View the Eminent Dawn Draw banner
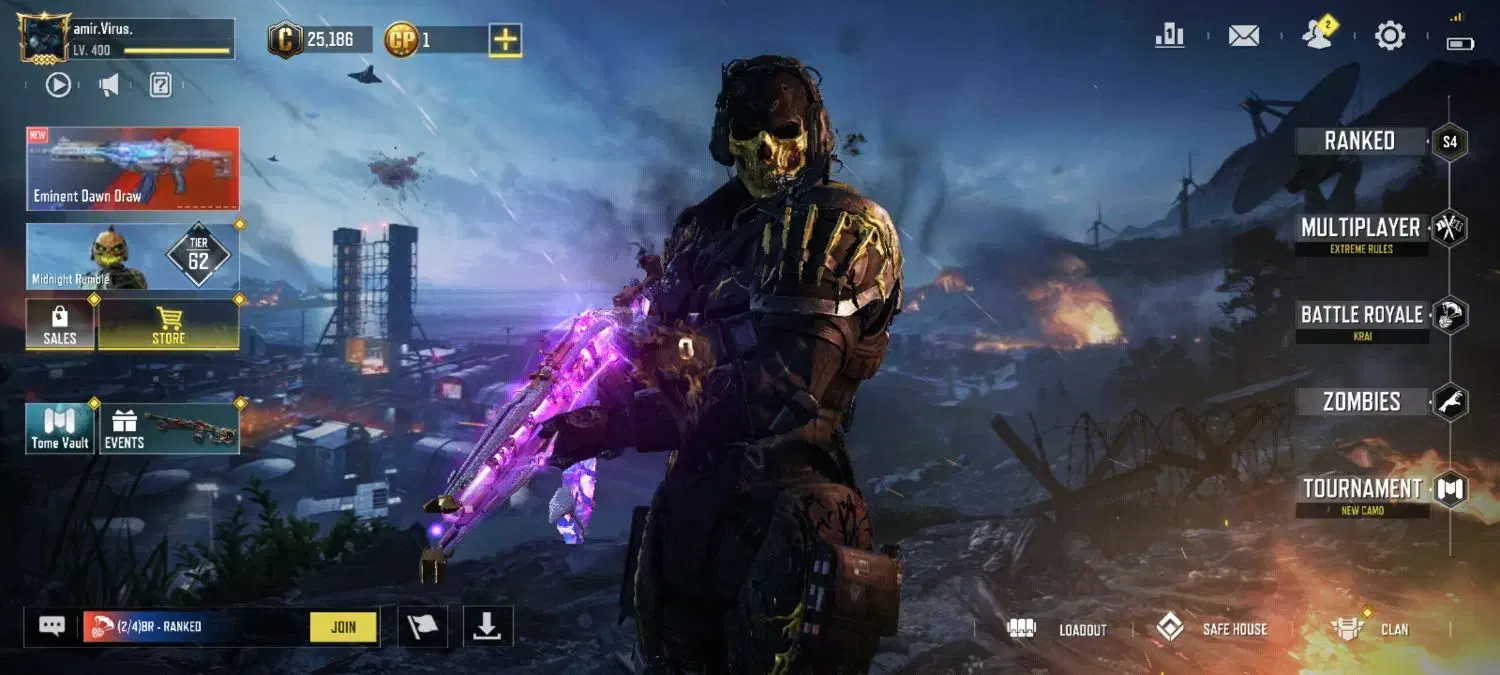 pyautogui.click(x=133, y=168)
